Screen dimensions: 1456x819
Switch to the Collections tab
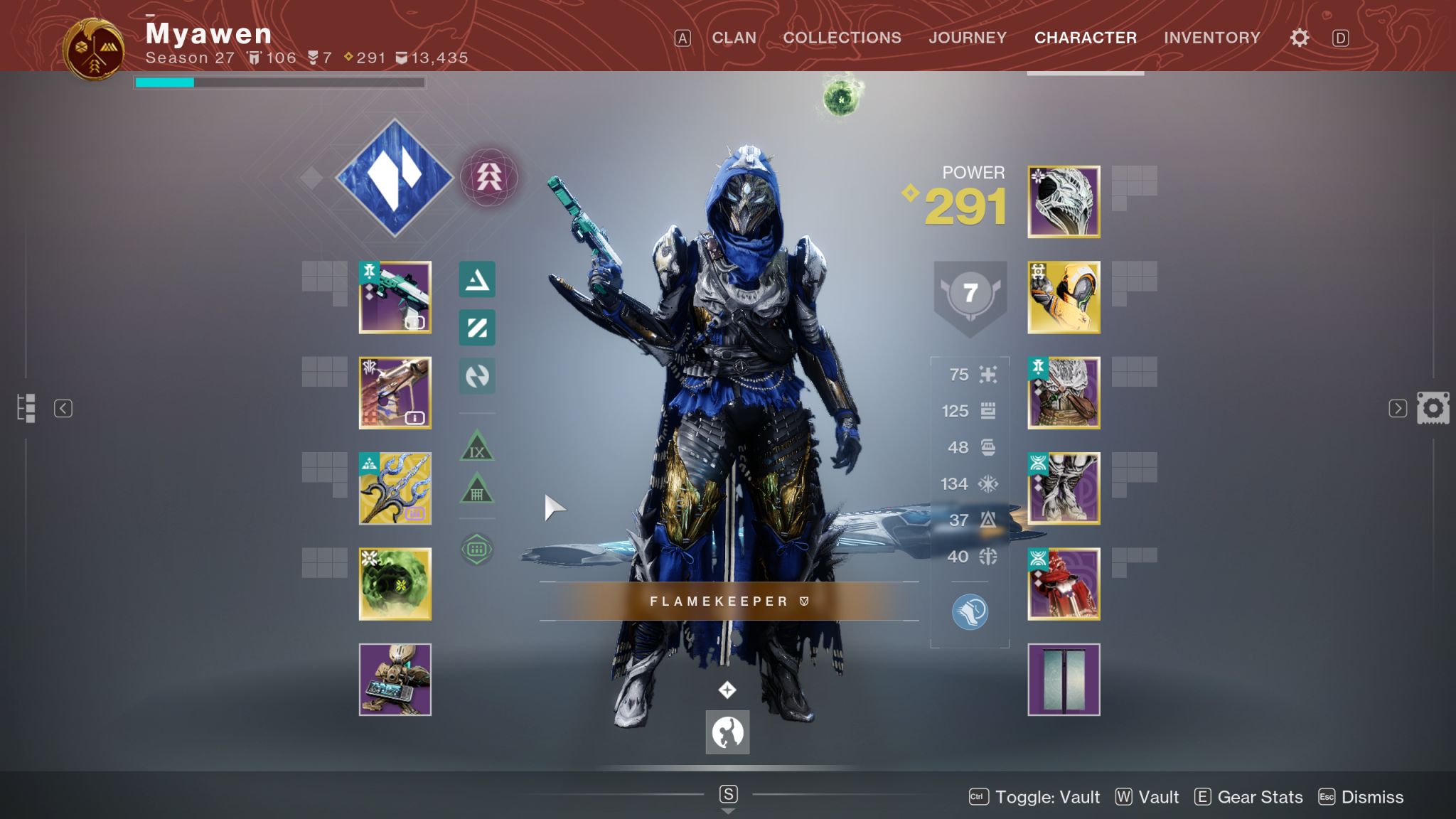click(x=842, y=38)
